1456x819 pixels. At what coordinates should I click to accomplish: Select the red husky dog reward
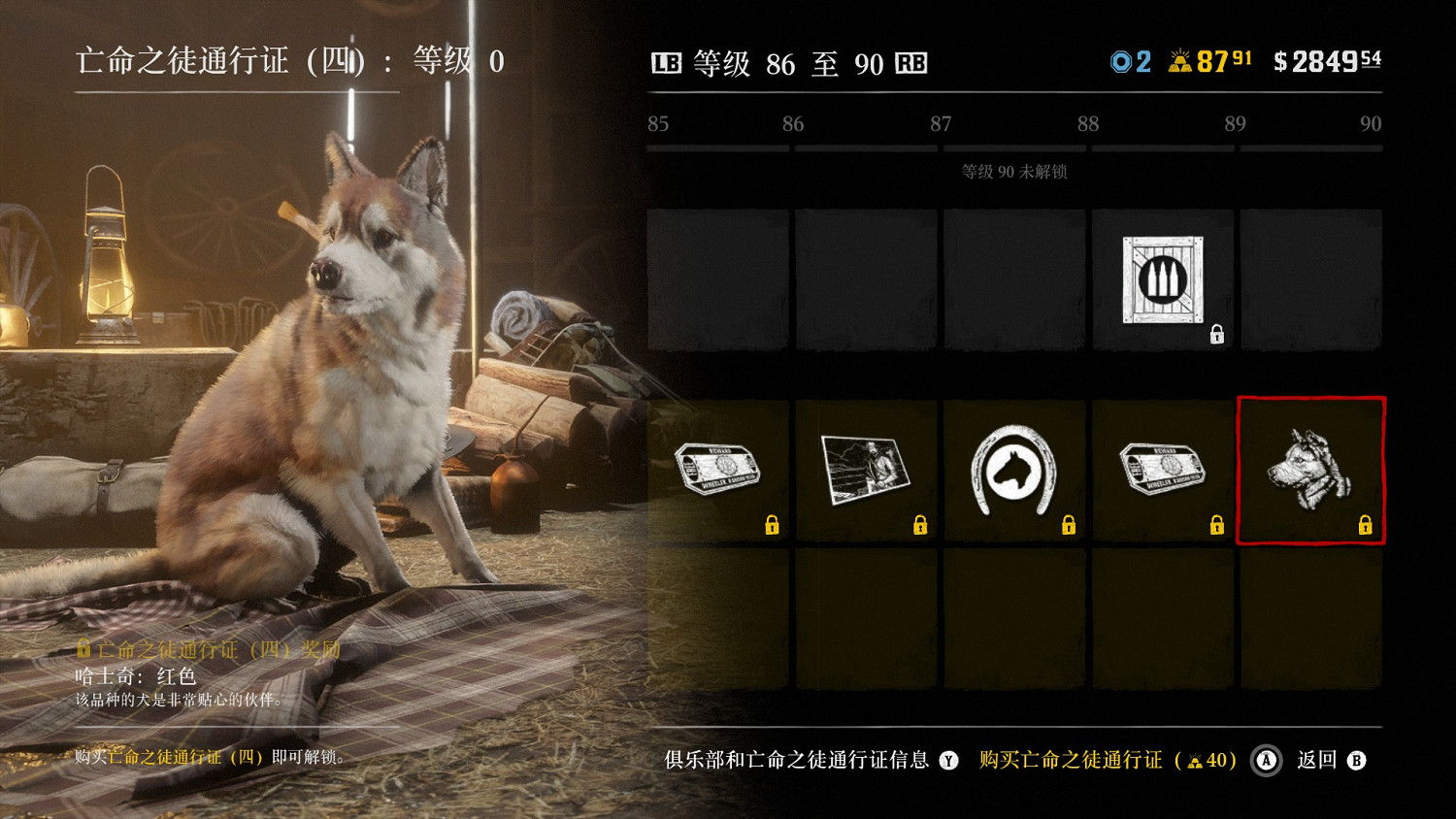pyautogui.click(x=1310, y=471)
